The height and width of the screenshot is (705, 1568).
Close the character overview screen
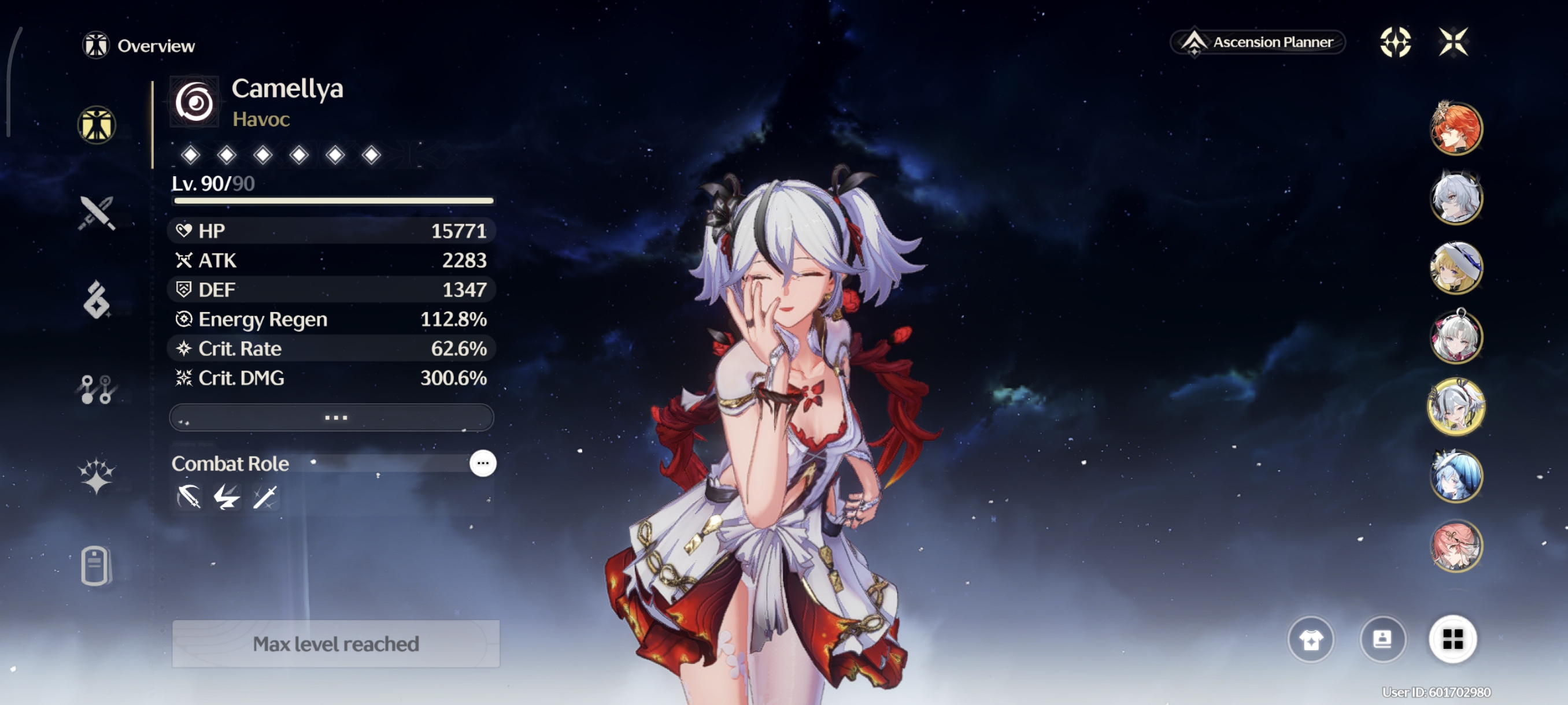point(1453,42)
